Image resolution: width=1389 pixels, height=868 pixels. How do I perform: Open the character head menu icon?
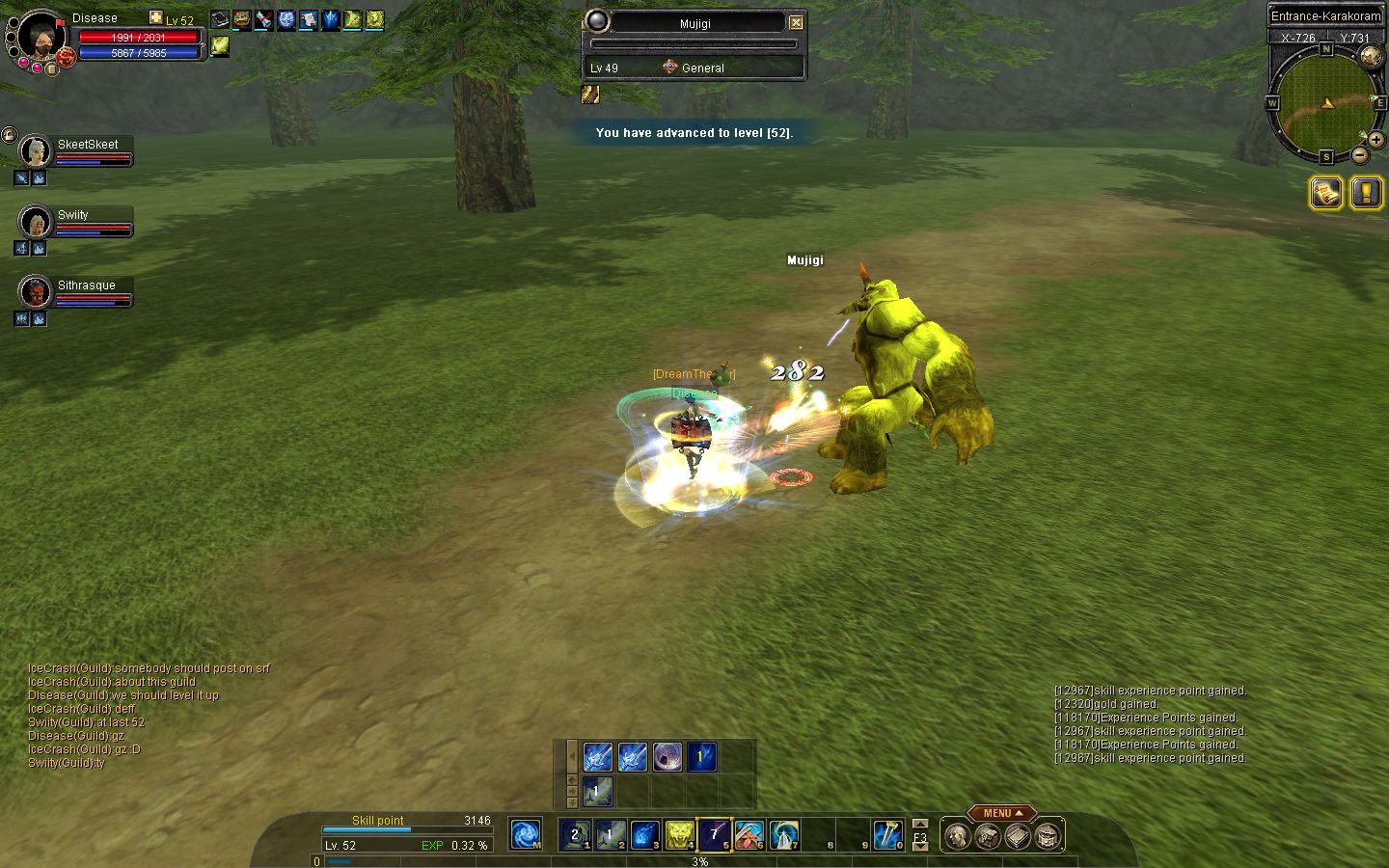[956, 836]
